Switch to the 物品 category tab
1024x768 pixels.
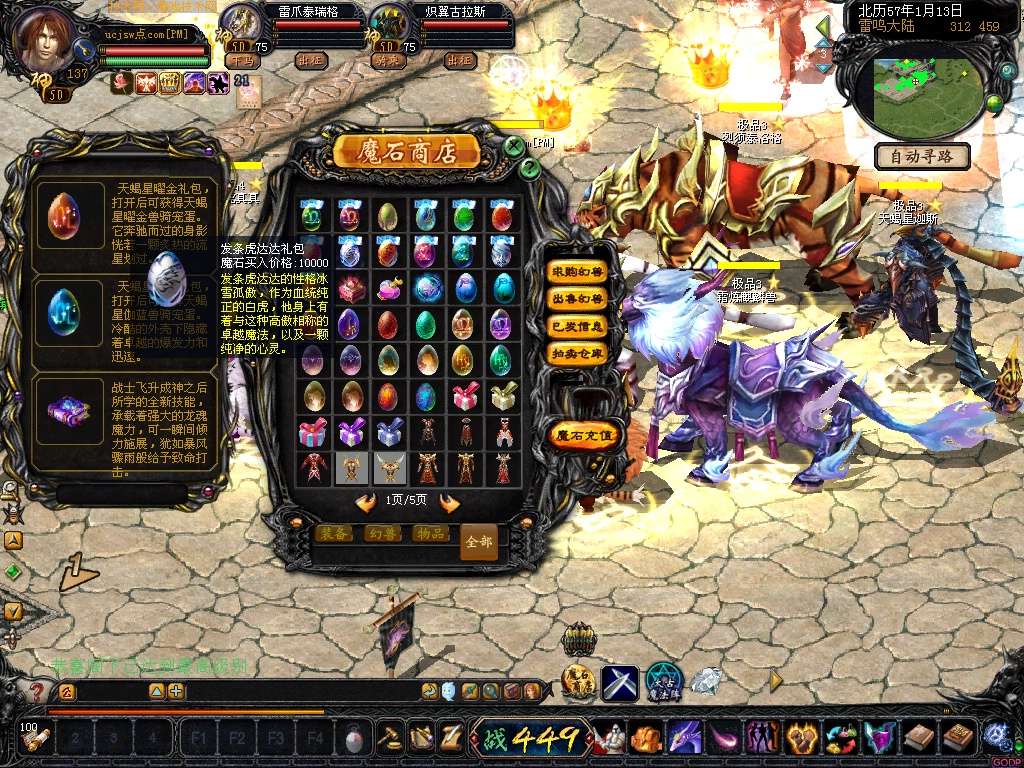click(x=430, y=534)
